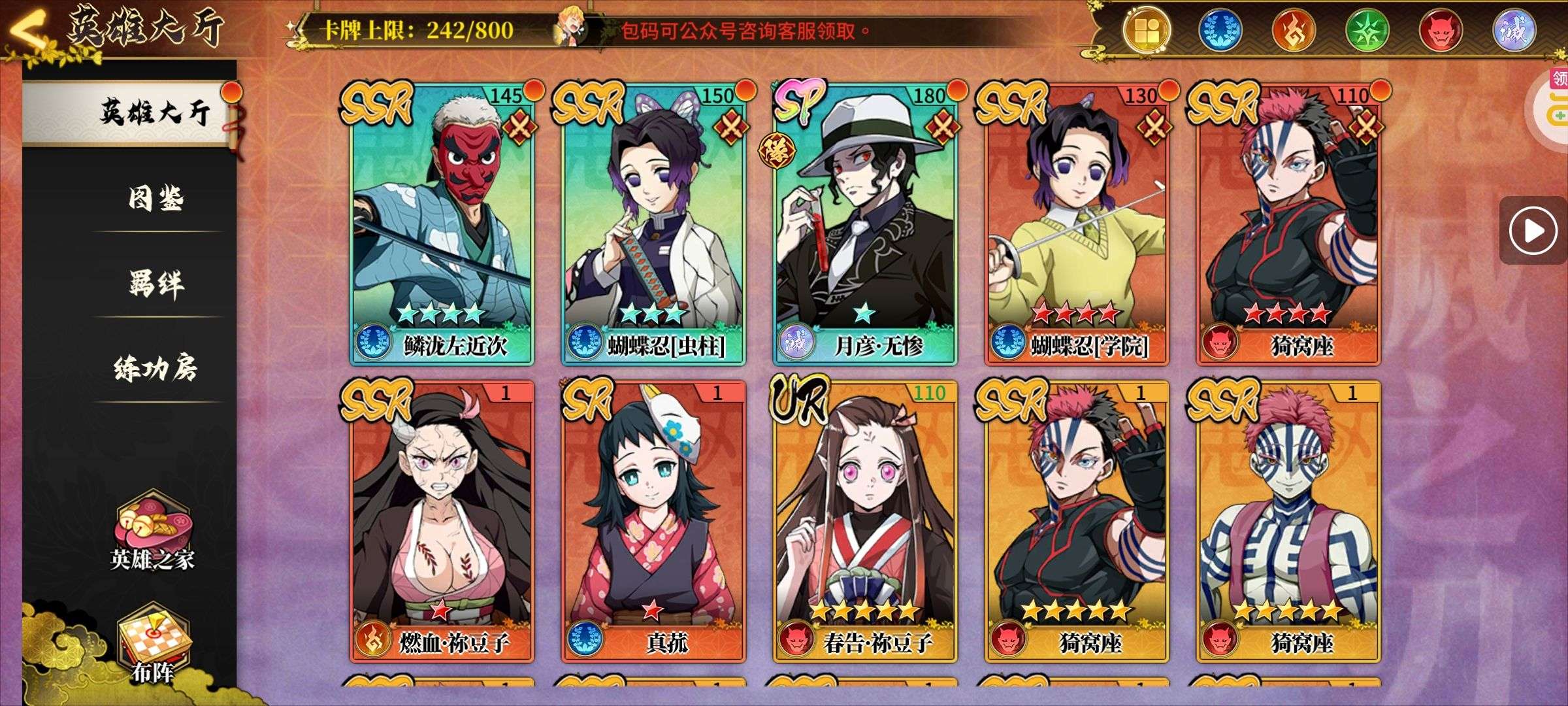Show all heroes with gold grid filter
This screenshot has height=706, width=1568.
coord(1147,30)
